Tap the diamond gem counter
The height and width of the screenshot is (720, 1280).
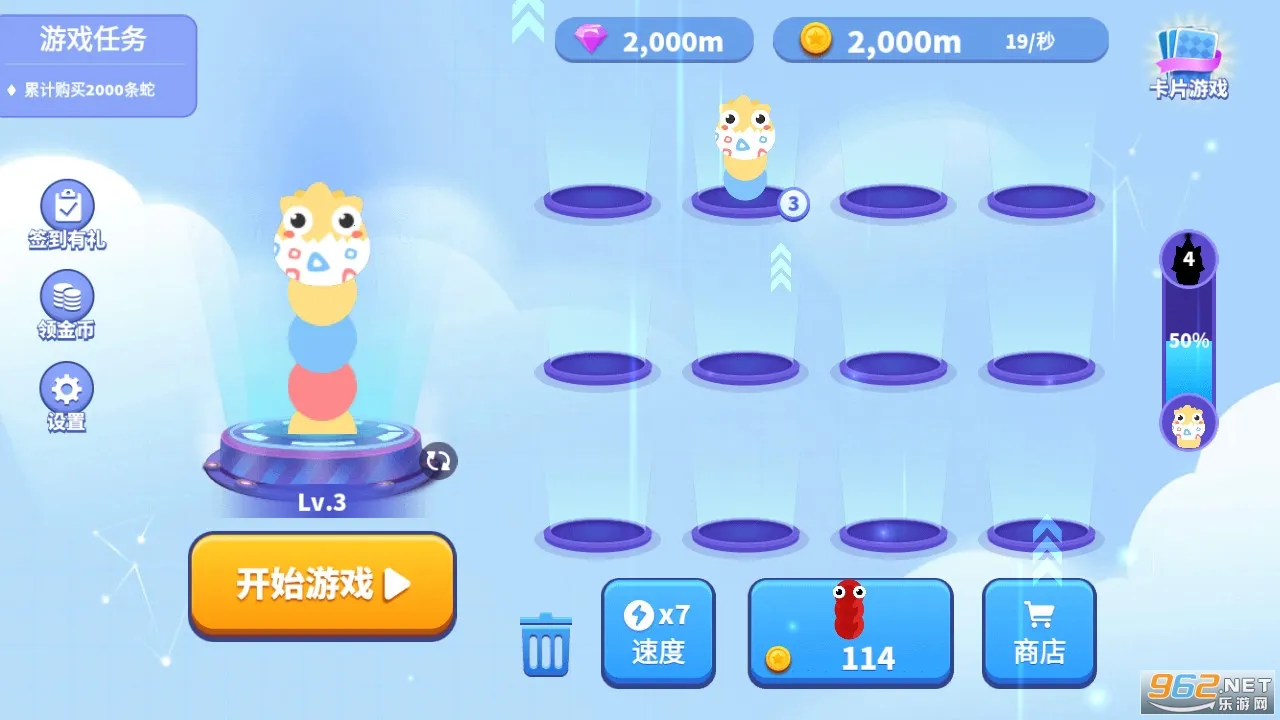click(x=652, y=39)
